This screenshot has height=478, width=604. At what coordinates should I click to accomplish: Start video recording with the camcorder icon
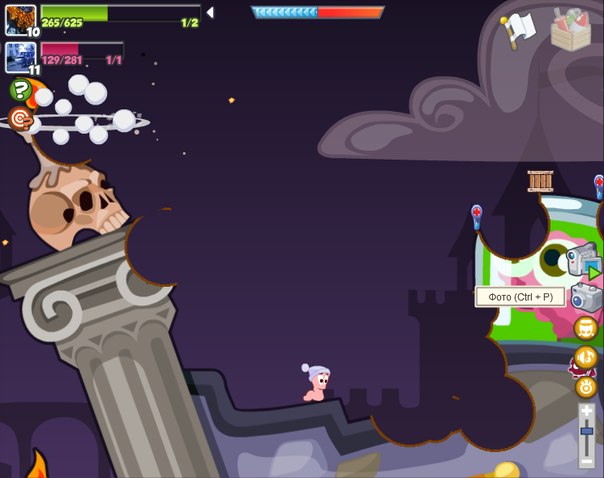[x=581, y=259]
